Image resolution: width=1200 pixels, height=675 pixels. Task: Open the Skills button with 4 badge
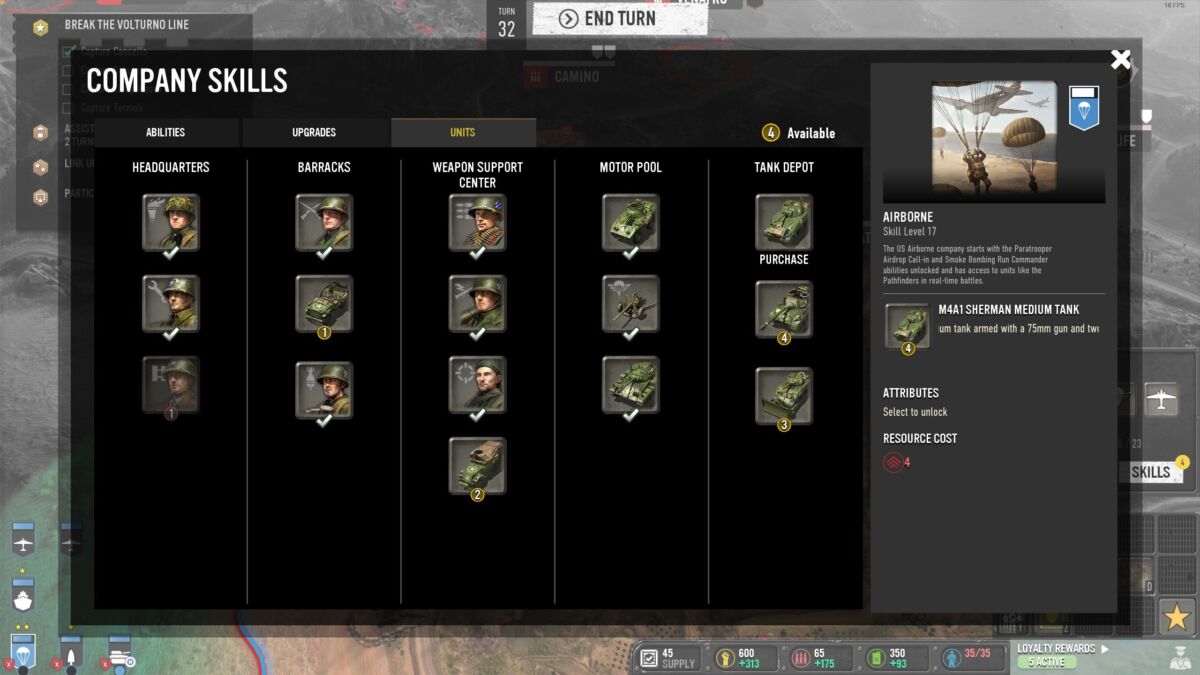[1153, 472]
